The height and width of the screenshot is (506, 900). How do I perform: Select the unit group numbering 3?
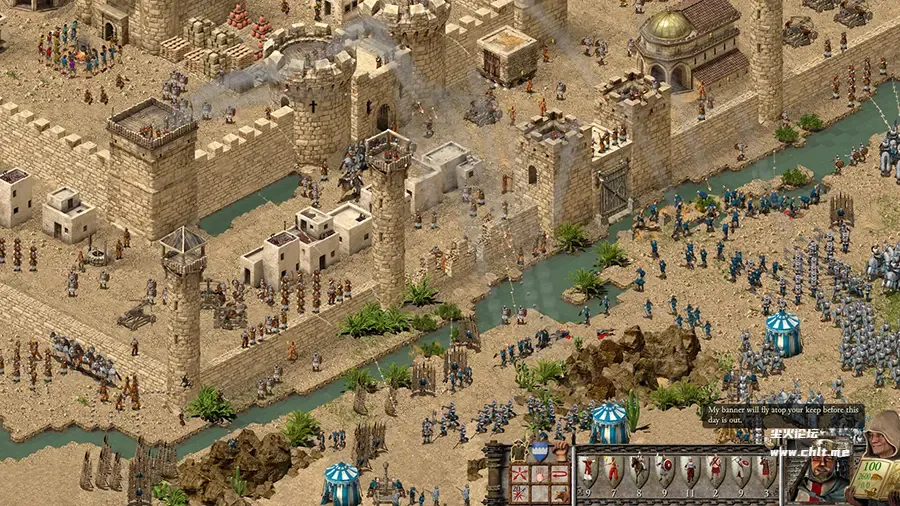[766, 470]
